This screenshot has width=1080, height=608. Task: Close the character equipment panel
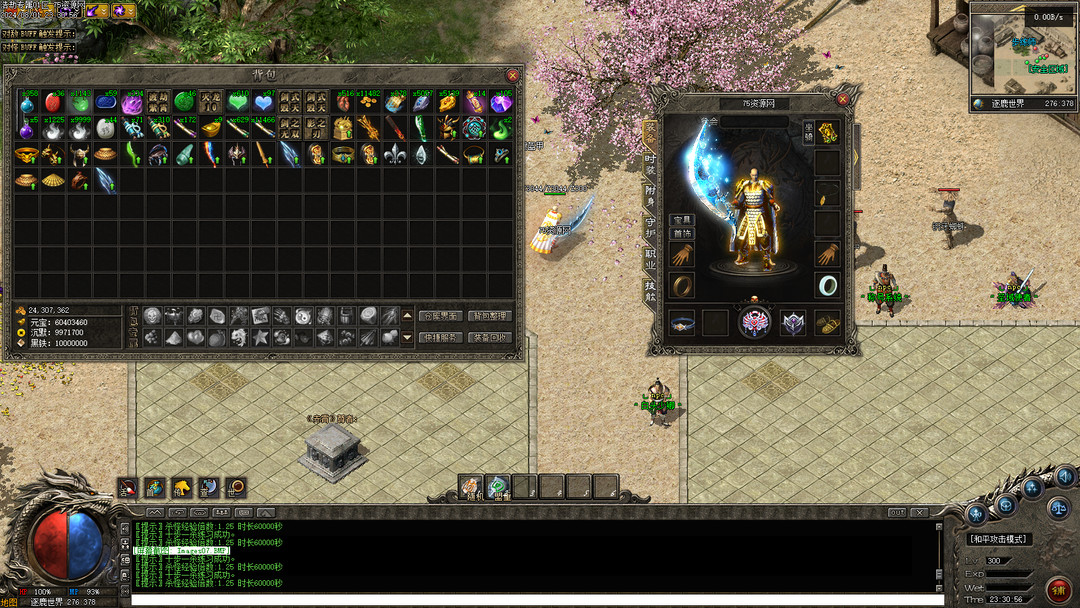tap(843, 100)
